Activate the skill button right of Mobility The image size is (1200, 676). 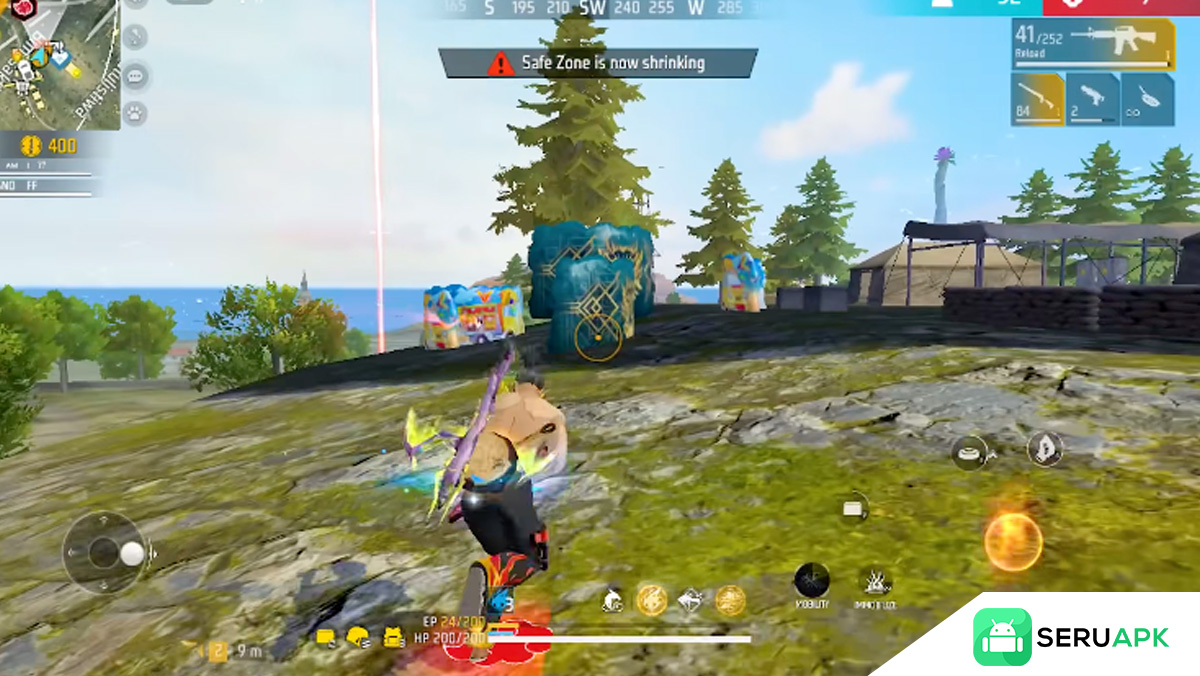click(x=875, y=582)
